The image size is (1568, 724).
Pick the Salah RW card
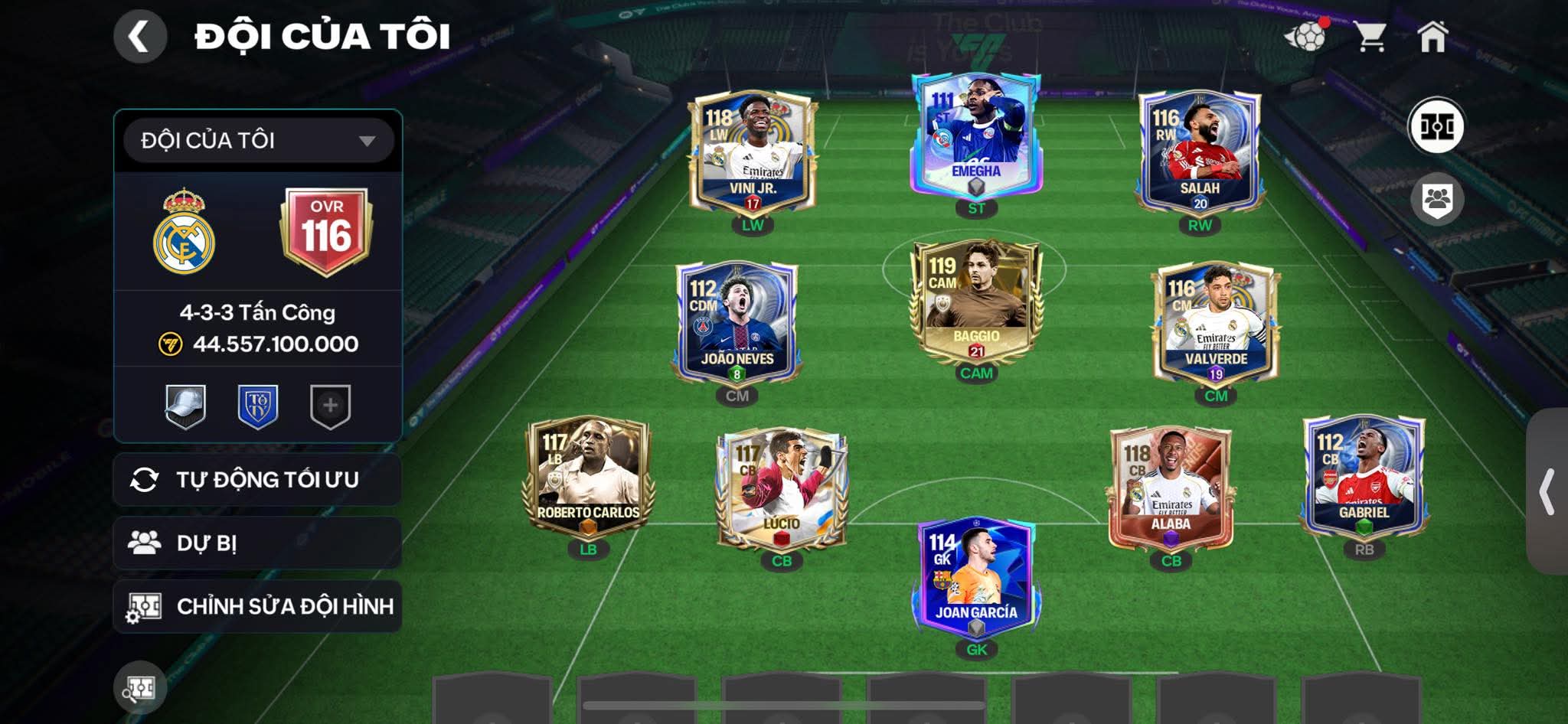(1199, 154)
